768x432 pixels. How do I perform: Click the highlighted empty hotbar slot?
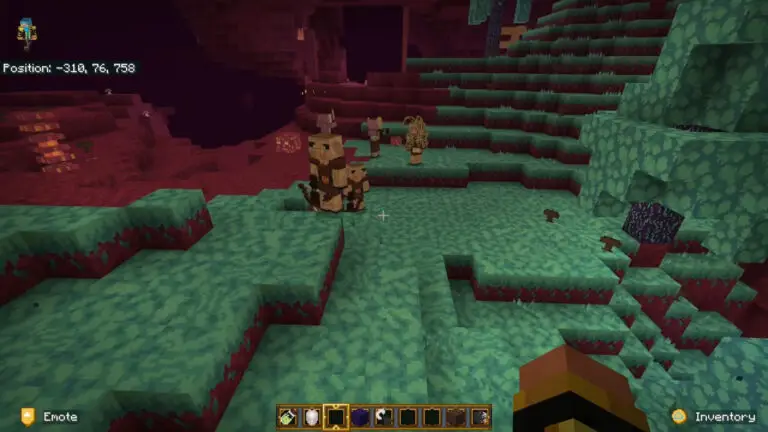click(x=335, y=417)
